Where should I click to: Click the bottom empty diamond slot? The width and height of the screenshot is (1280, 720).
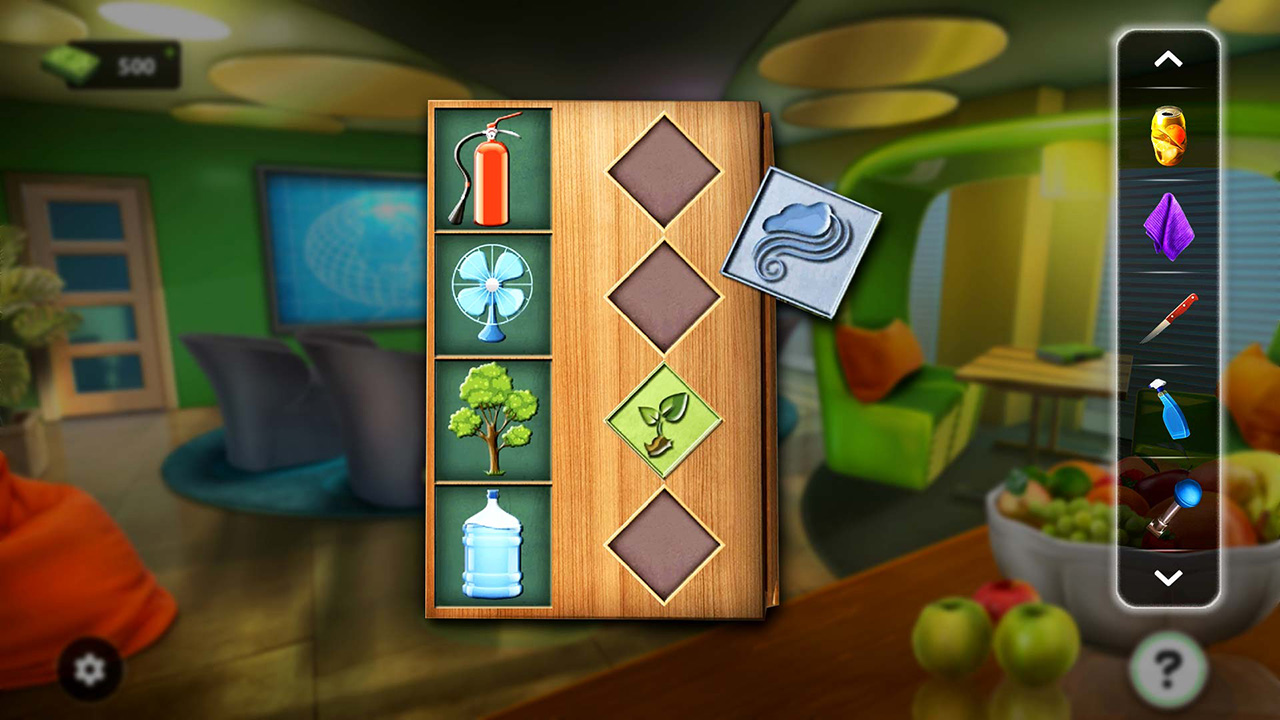(665, 545)
